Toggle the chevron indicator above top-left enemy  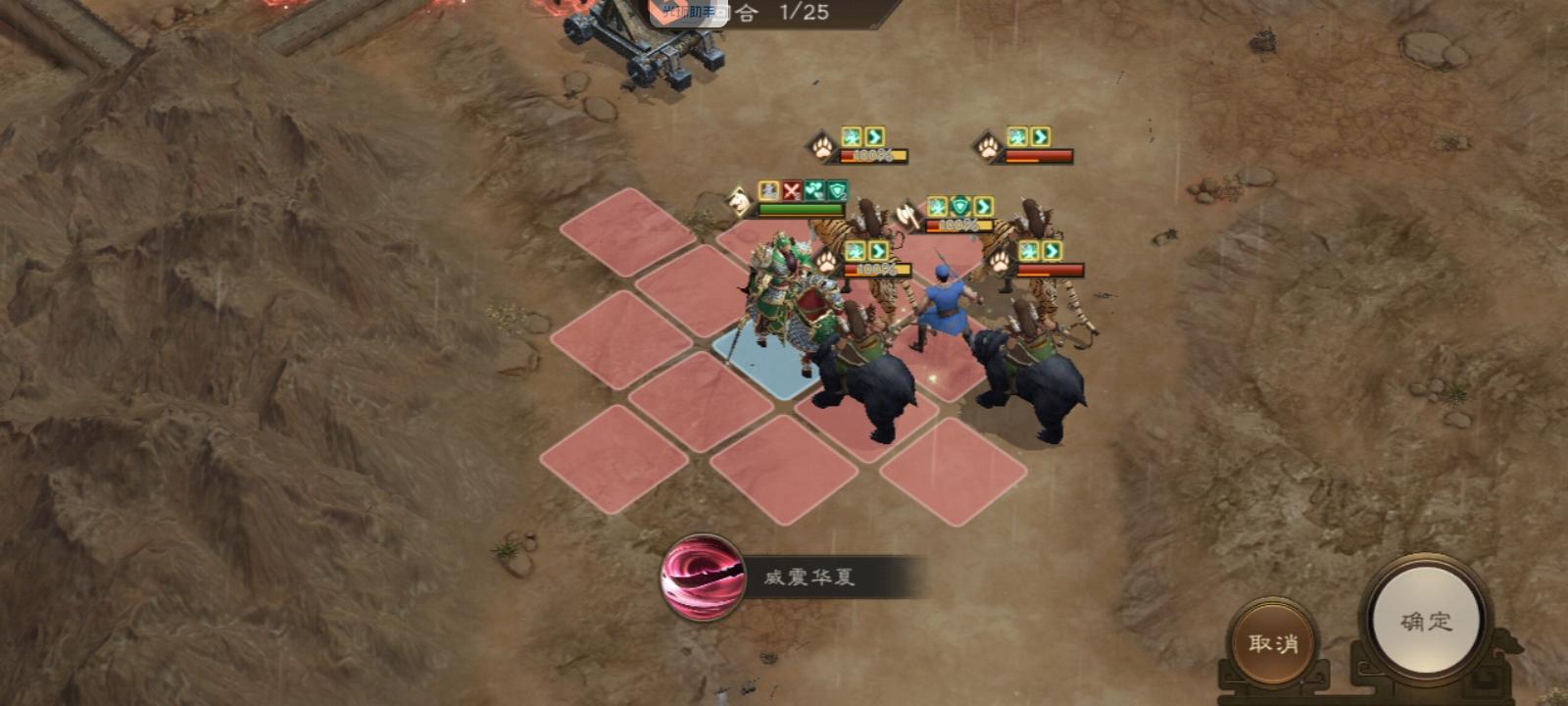875,136
